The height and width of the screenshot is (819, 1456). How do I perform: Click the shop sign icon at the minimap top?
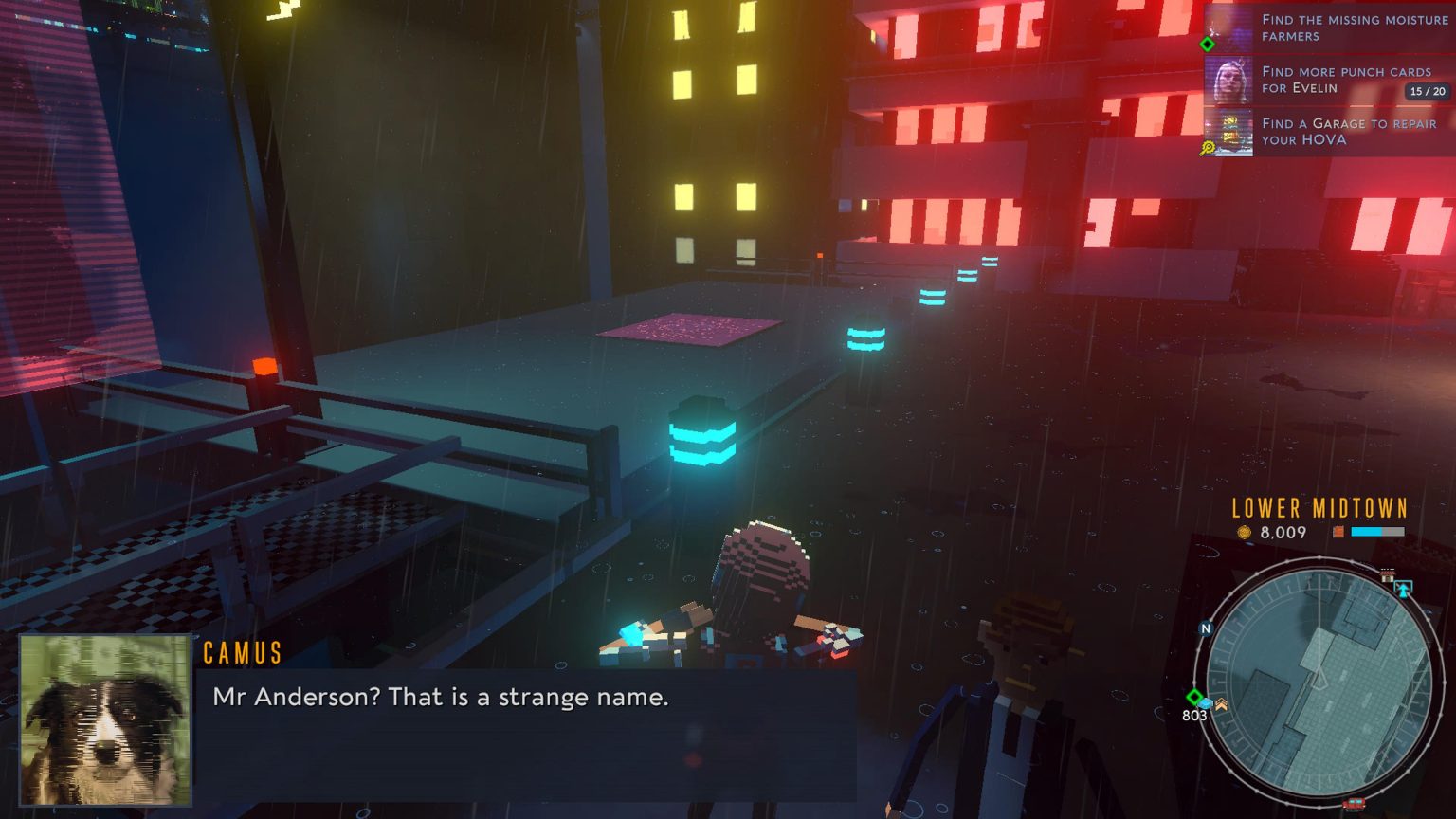click(x=1387, y=574)
